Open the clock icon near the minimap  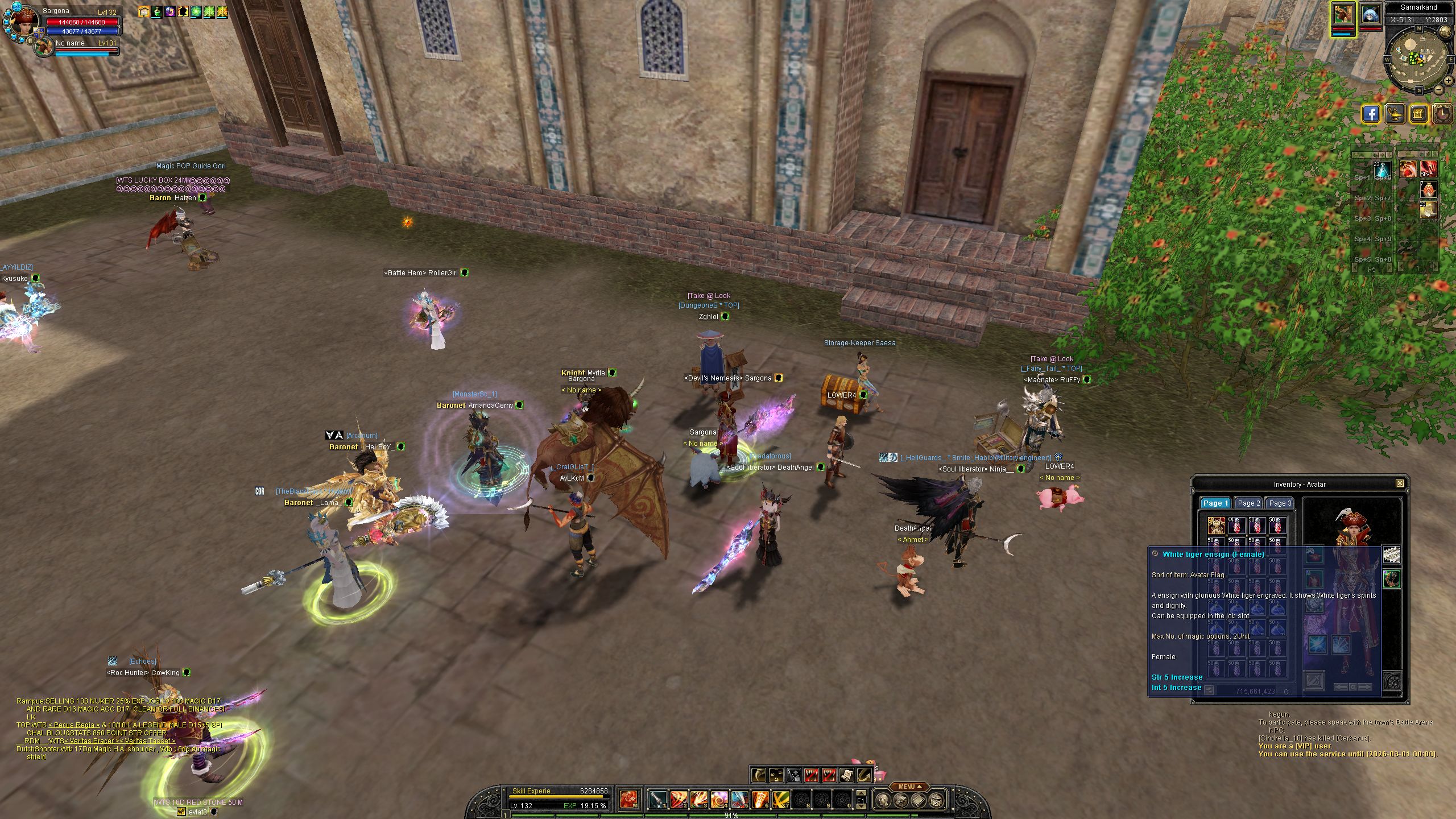(1443, 114)
